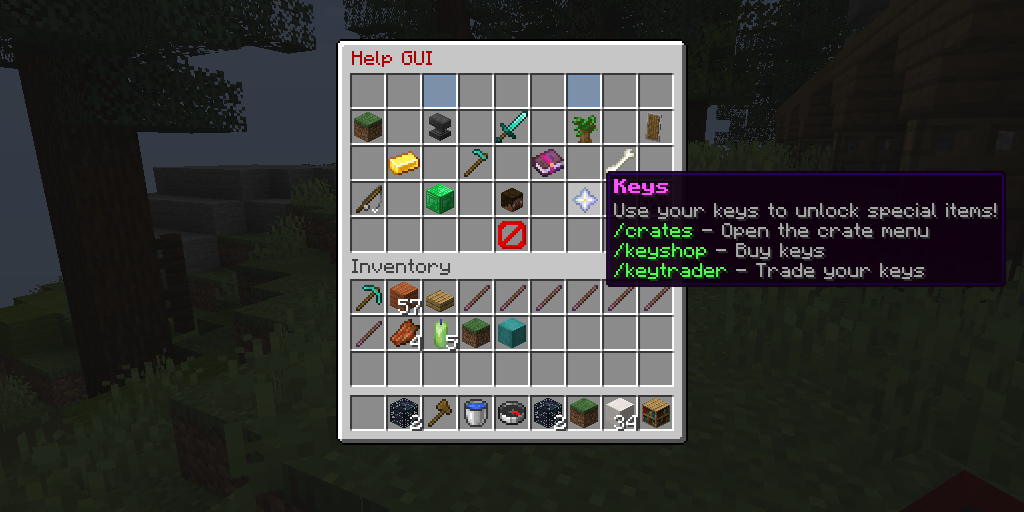The width and height of the screenshot is (1024, 512).
Task: Select the white block stack of 34
Action: pyautogui.click(x=620, y=413)
